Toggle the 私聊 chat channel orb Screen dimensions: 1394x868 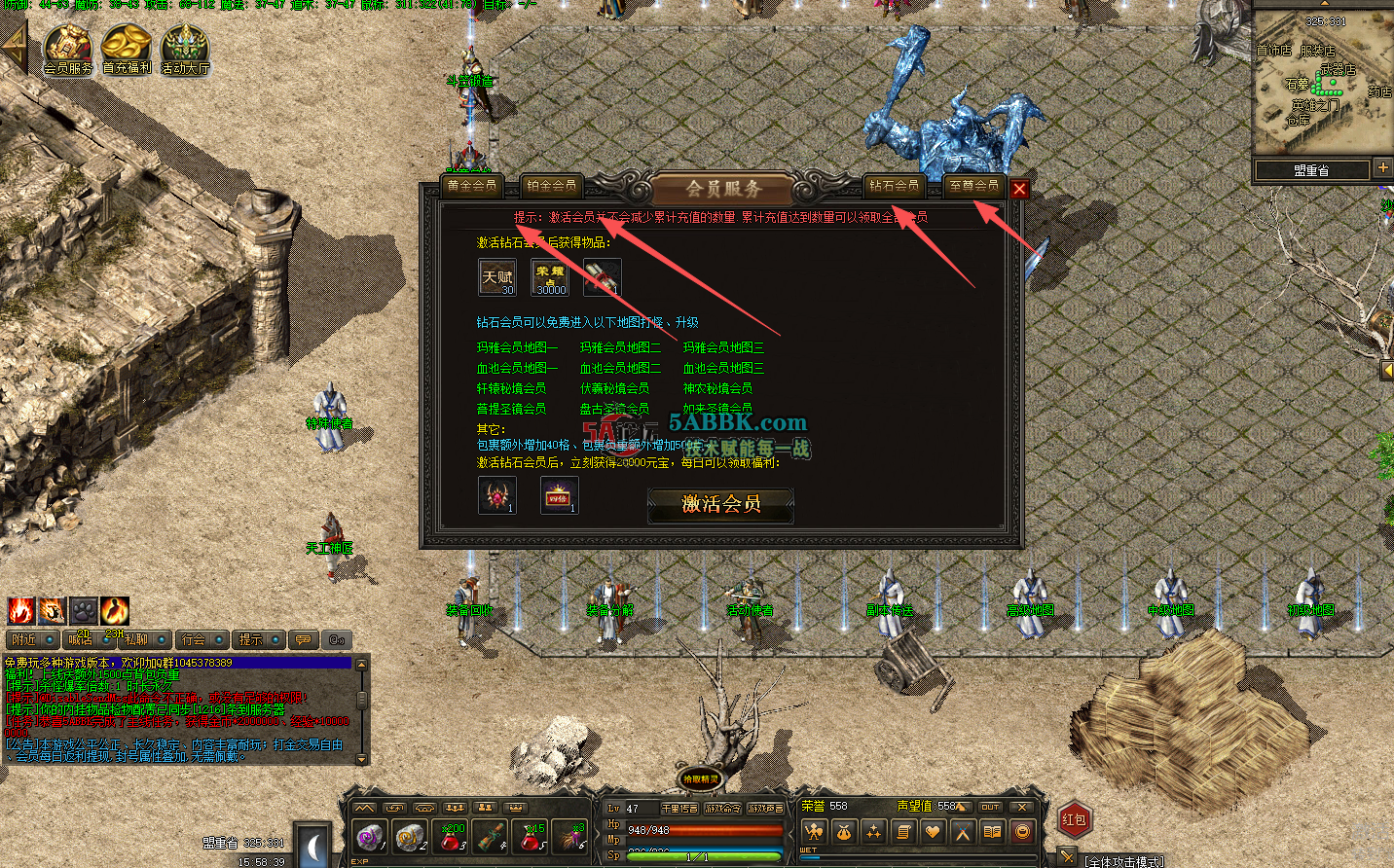[x=162, y=638]
